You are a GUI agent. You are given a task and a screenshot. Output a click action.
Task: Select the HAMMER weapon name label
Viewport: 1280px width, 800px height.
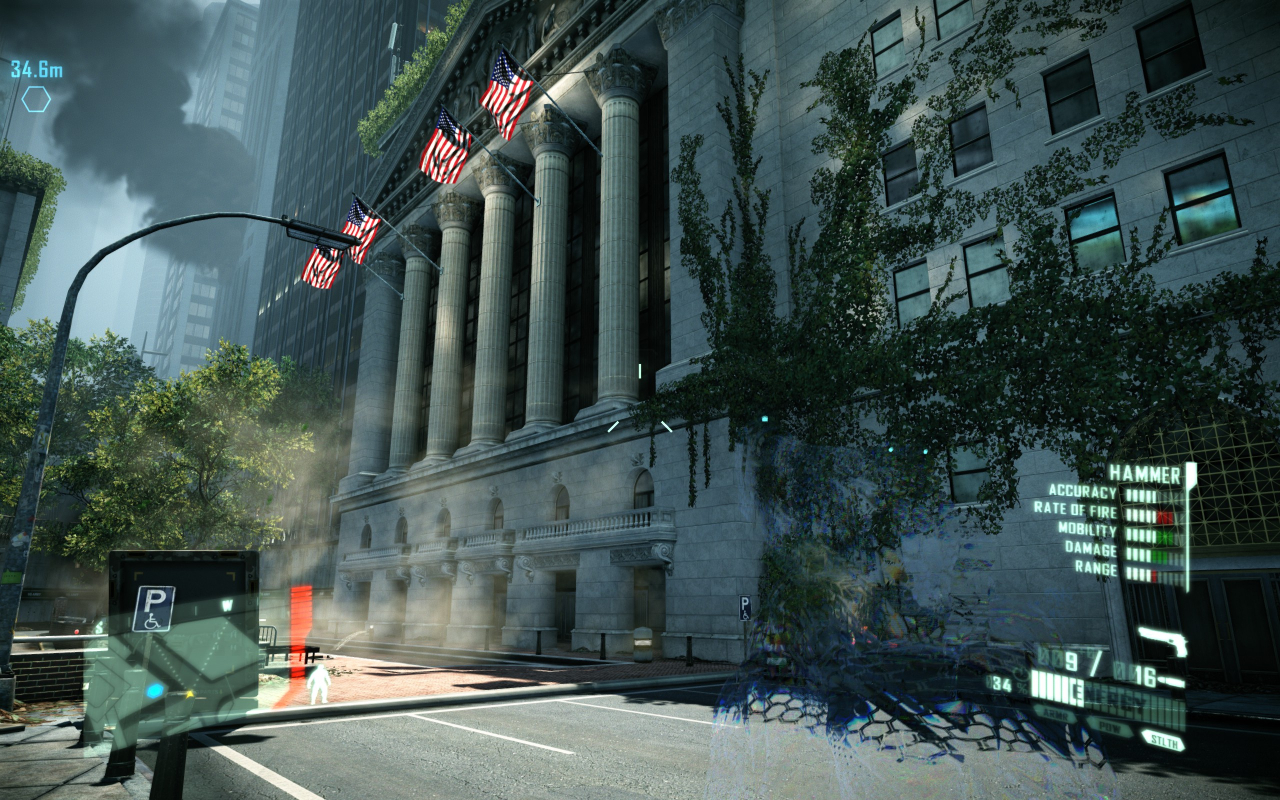click(x=1144, y=473)
